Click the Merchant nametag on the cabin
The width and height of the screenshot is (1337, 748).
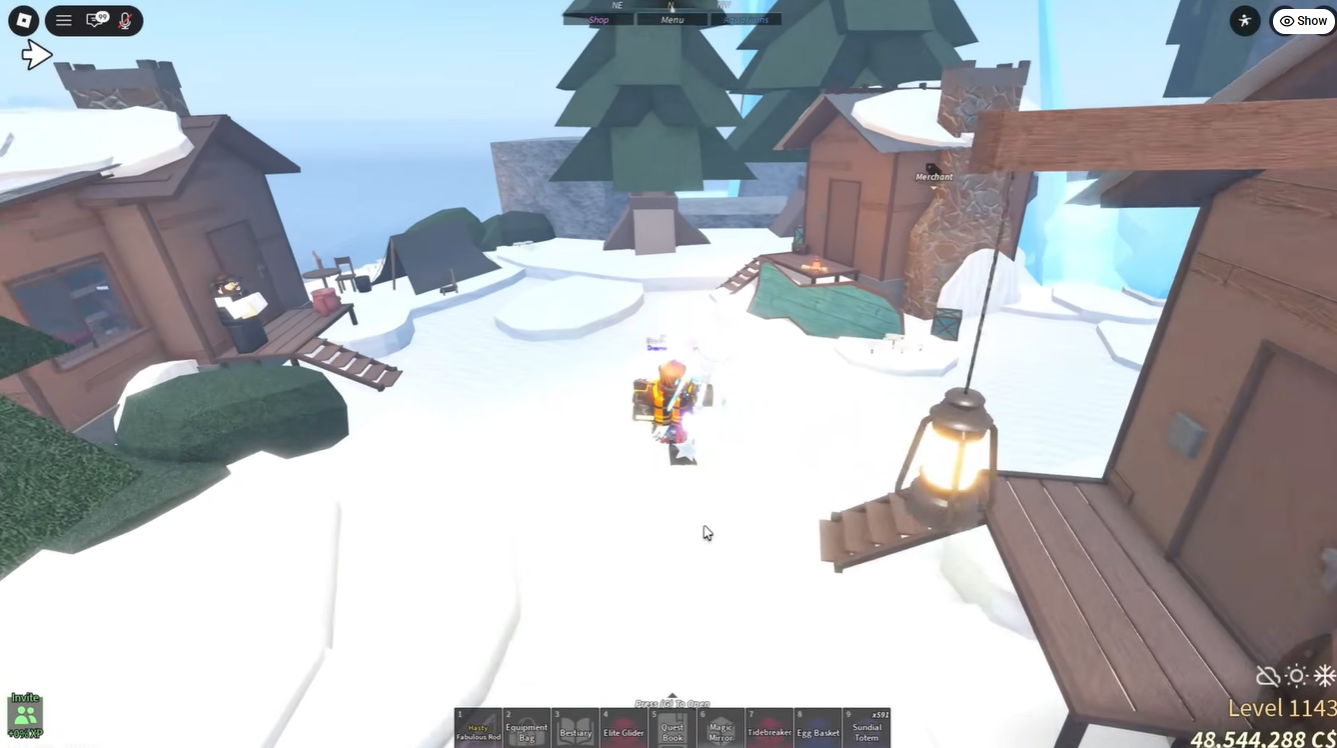point(932,176)
